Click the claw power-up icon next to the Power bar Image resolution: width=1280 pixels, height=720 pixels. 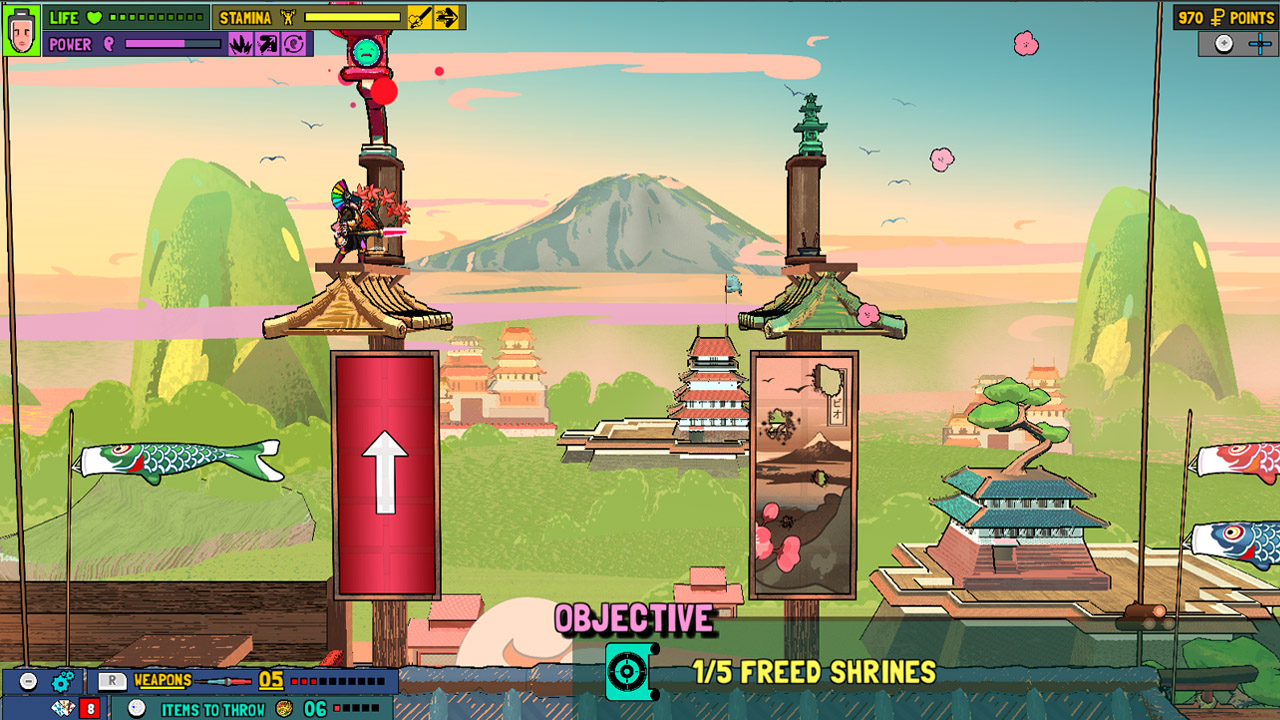point(242,43)
